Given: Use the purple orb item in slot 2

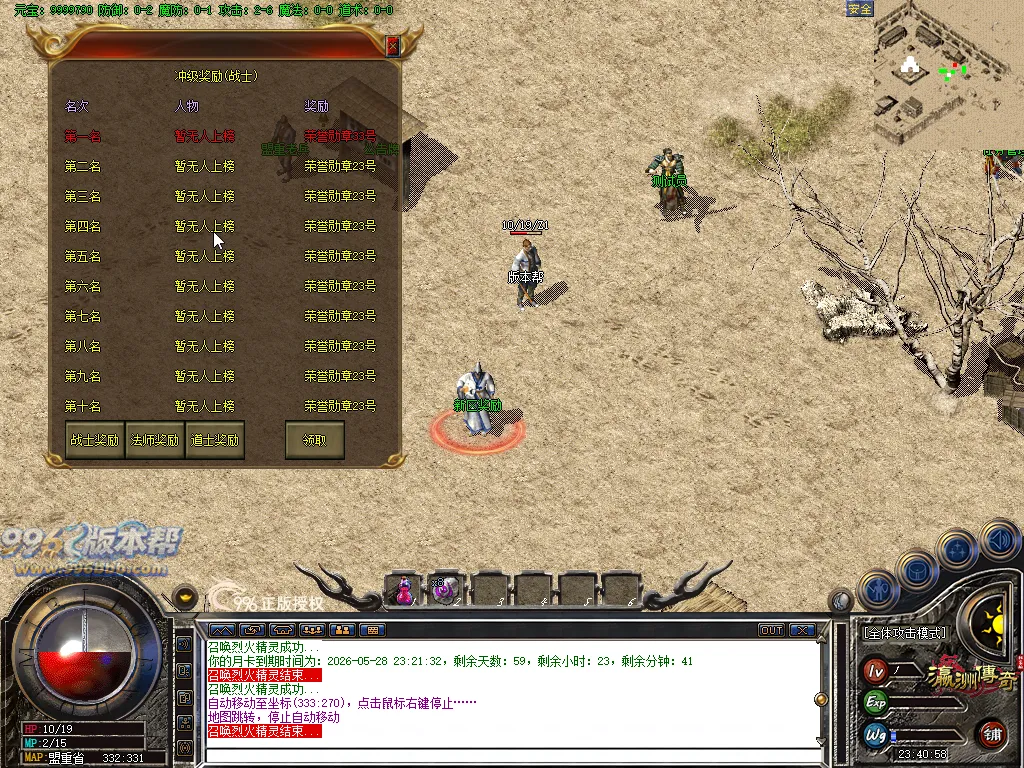Looking at the screenshot, I should pyautogui.click(x=445, y=590).
